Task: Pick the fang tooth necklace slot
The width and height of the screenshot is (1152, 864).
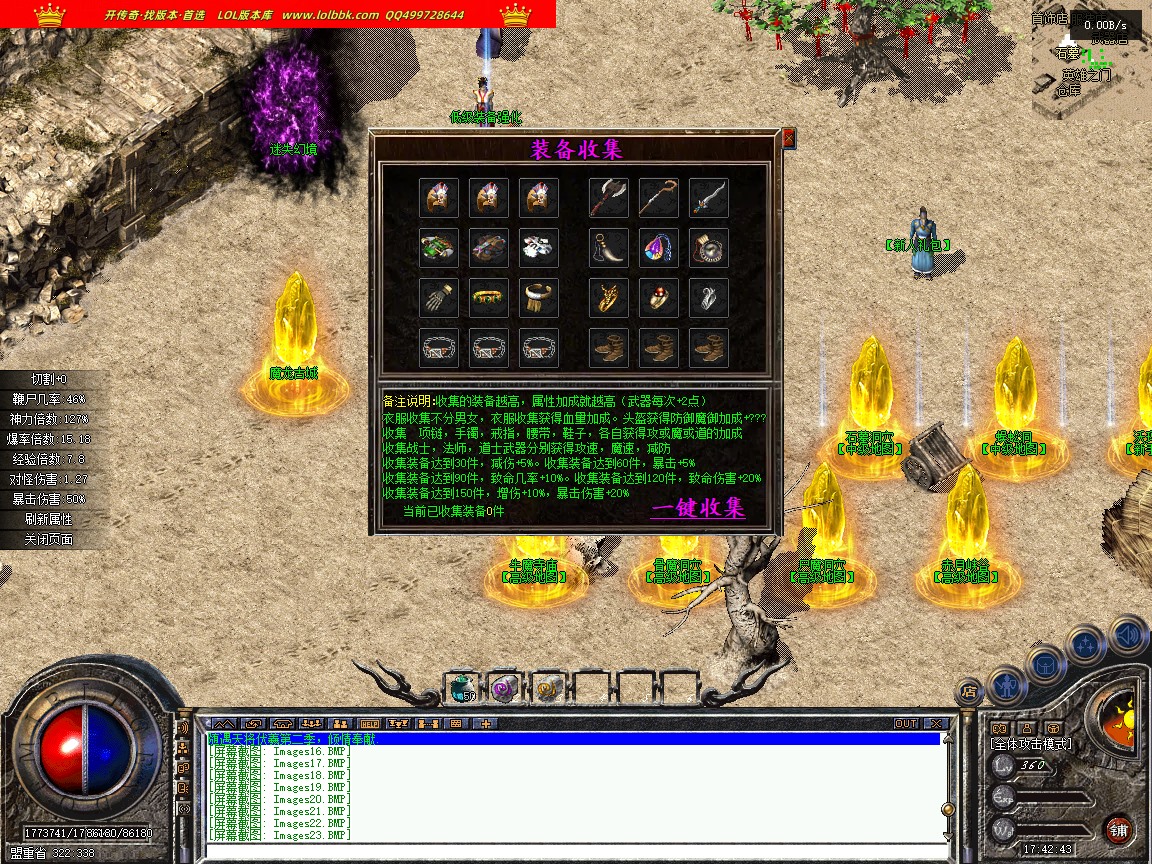Action: pyautogui.click(x=608, y=248)
